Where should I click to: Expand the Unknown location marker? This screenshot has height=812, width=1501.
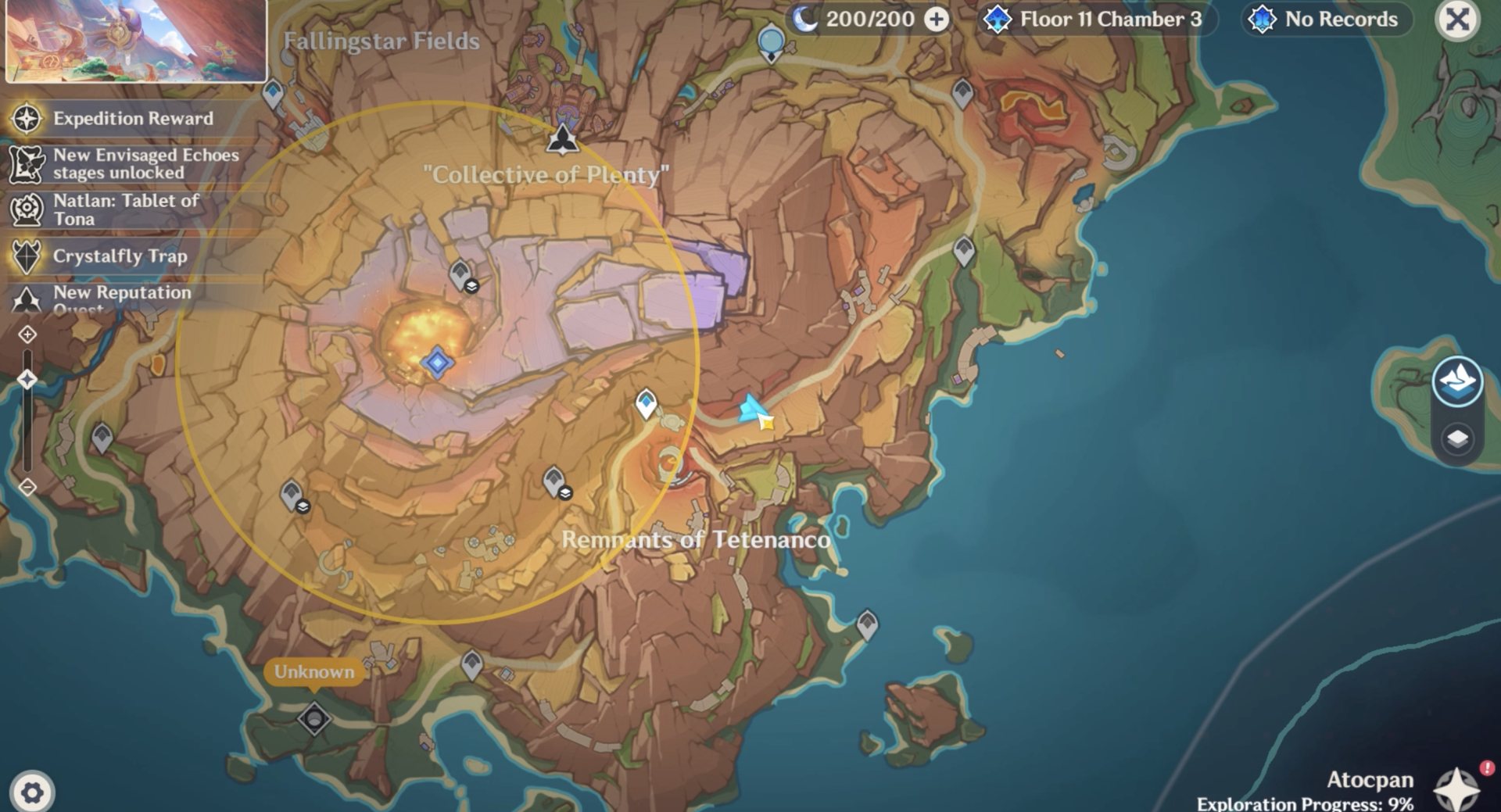click(x=314, y=671)
